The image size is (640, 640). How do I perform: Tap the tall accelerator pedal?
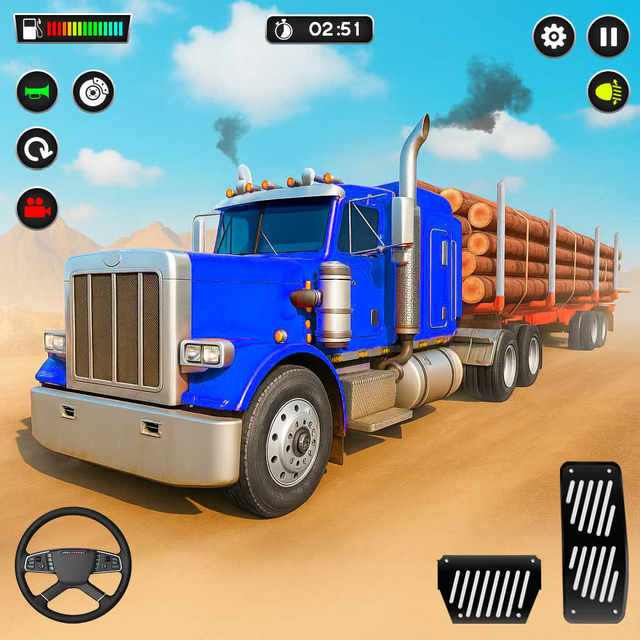pos(592,538)
